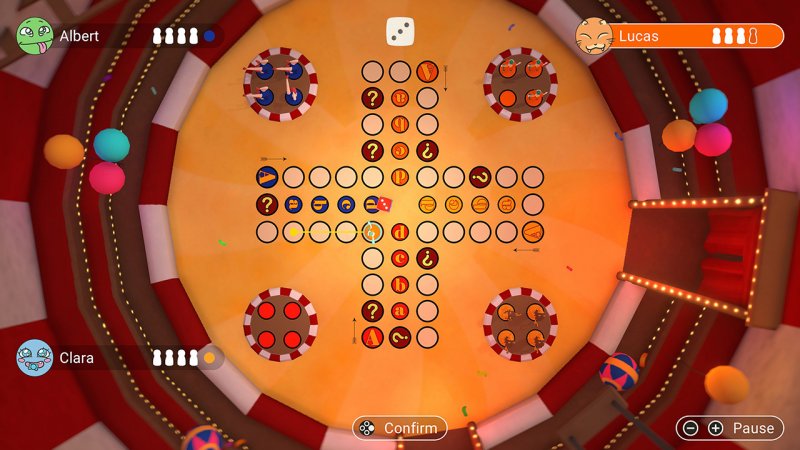Click the white die showing three
The width and height of the screenshot is (800, 450).
[x=400, y=31]
